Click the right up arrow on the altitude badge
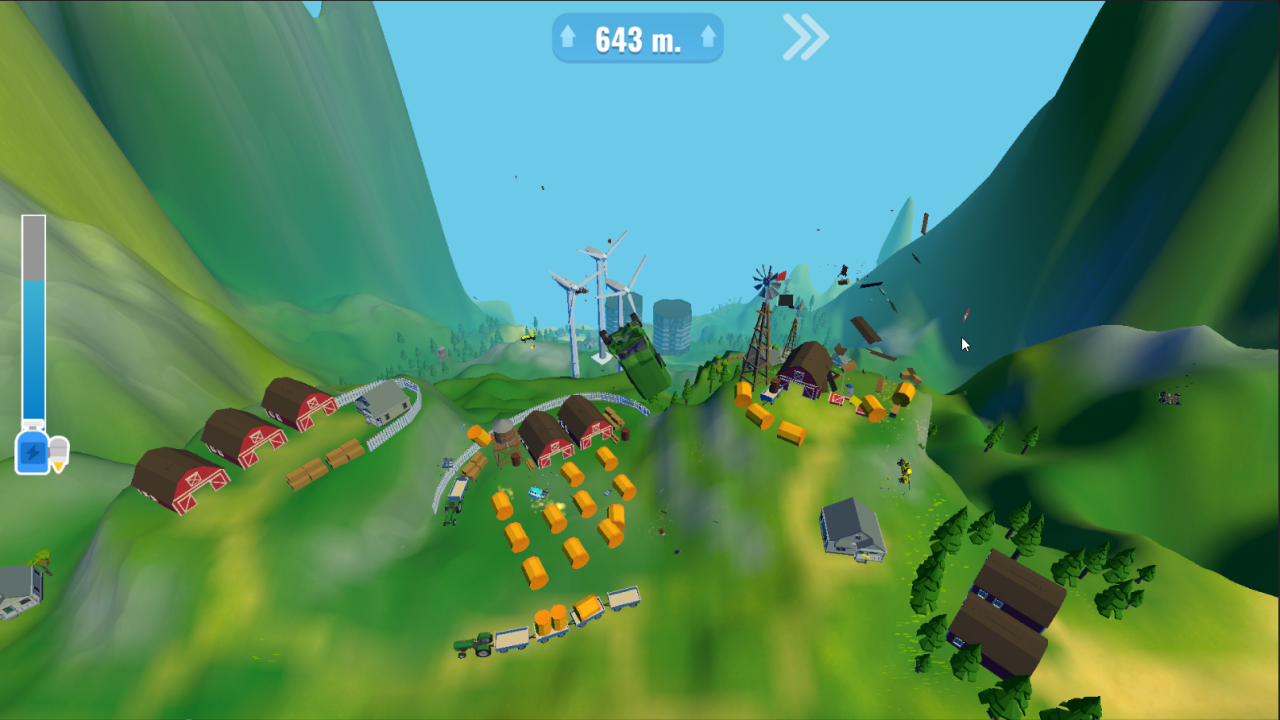The height and width of the screenshot is (720, 1280). click(x=707, y=38)
